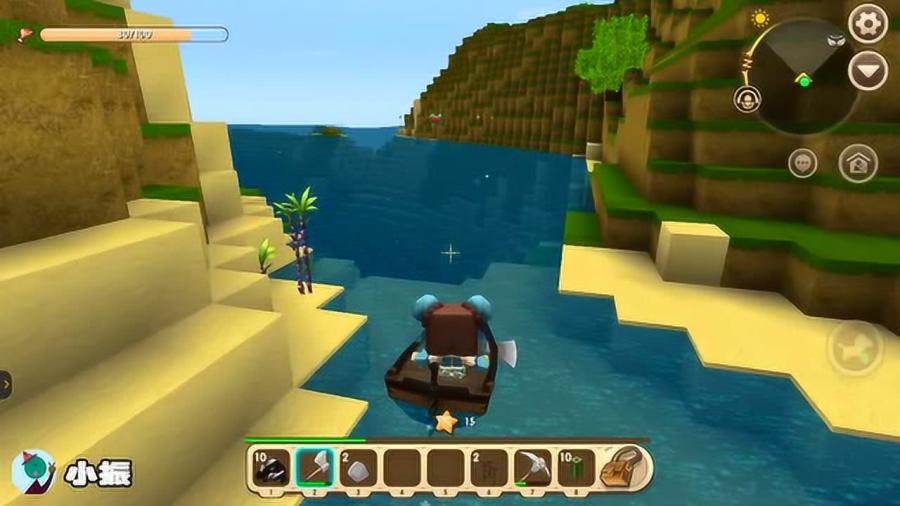Tap the house icon button
The width and height of the screenshot is (900, 506).
(x=858, y=163)
